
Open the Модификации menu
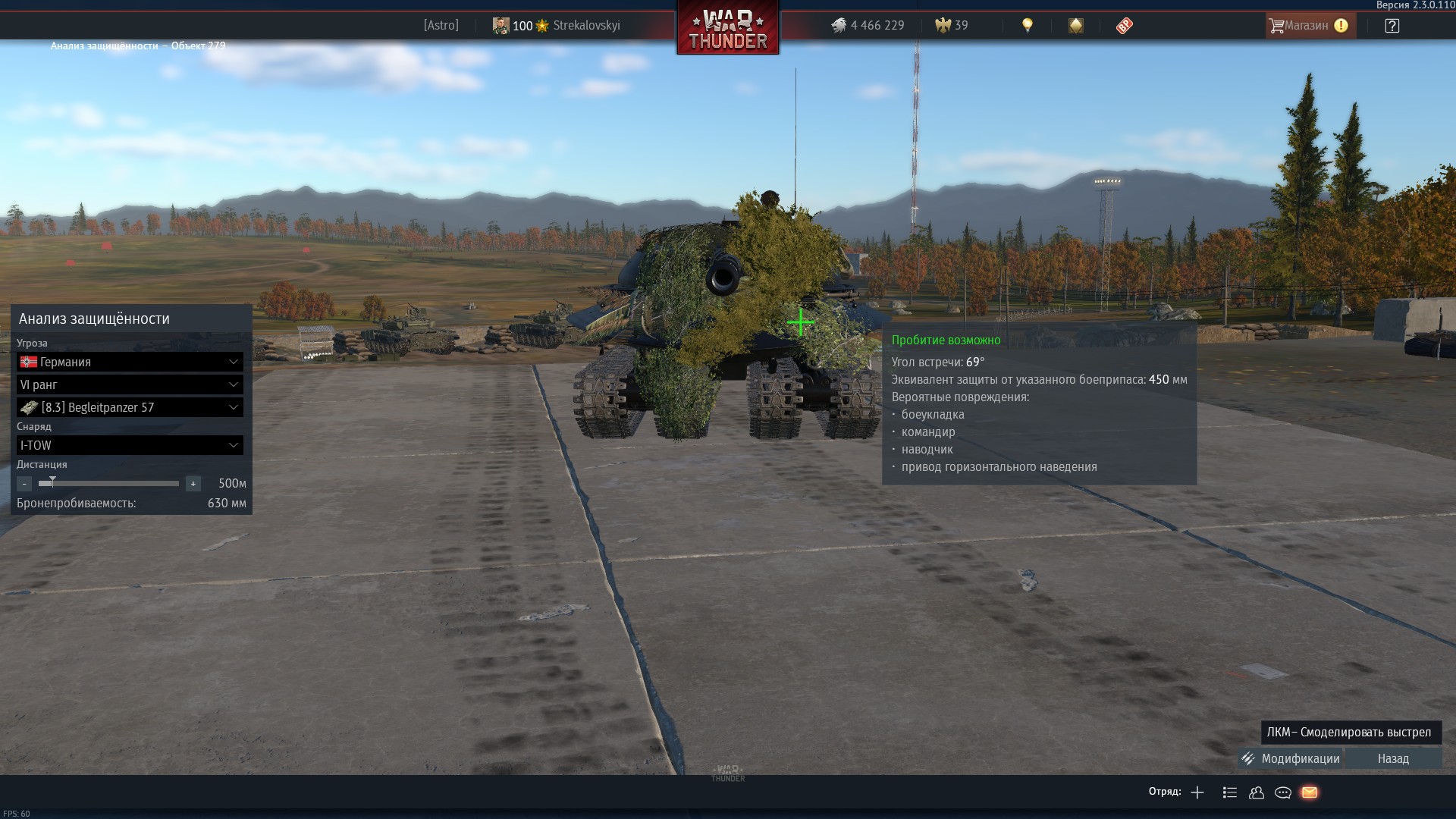1290,758
